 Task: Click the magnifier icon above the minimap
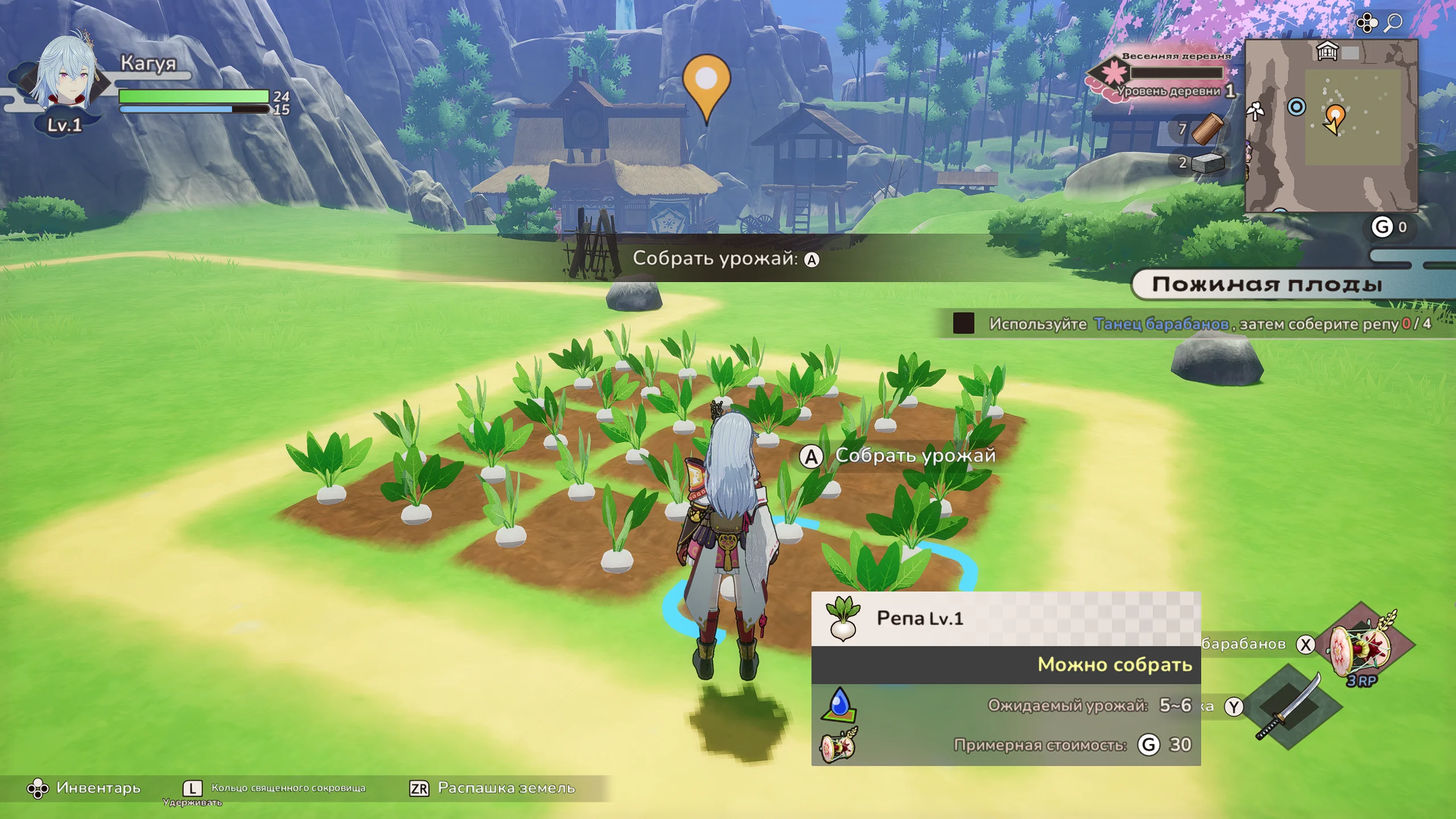pyautogui.click(x=1393, y=23)
